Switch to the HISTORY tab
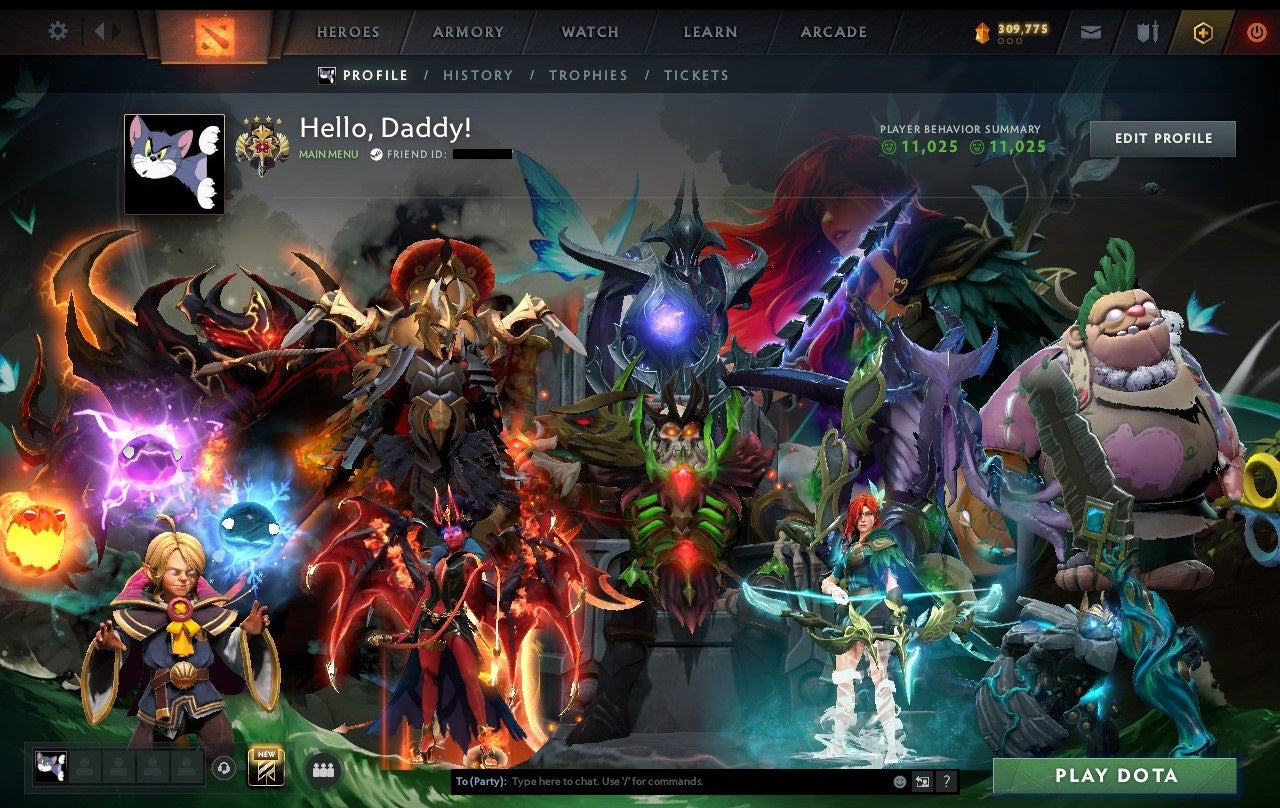This screenshot has height=808, width=1280. click(x=478, y=75)
